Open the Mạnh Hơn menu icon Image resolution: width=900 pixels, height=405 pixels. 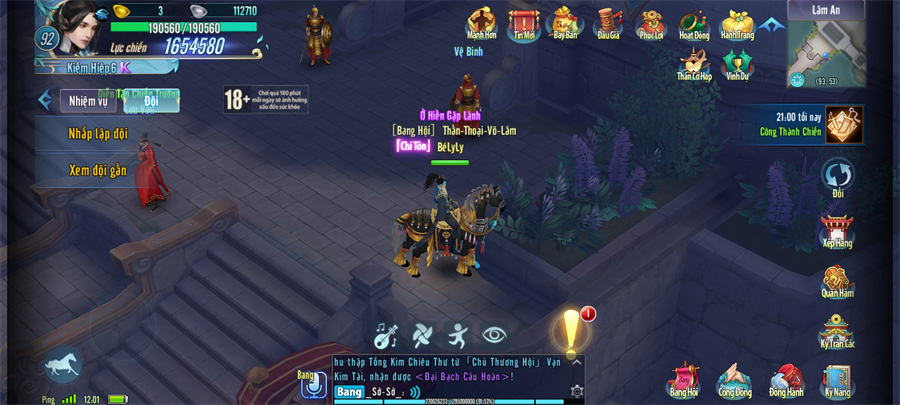tap(482, 22)
